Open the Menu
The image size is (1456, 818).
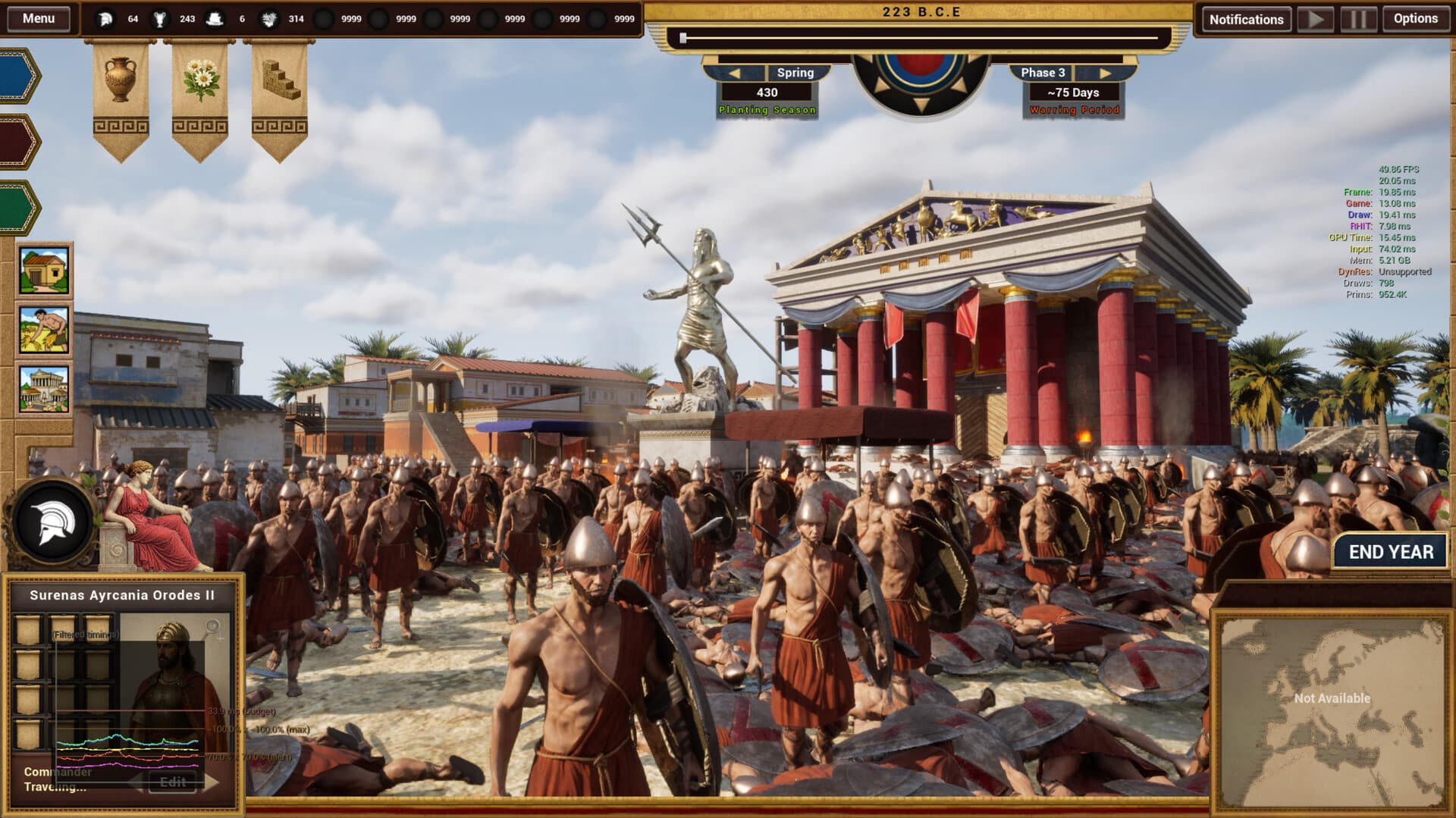38,18
